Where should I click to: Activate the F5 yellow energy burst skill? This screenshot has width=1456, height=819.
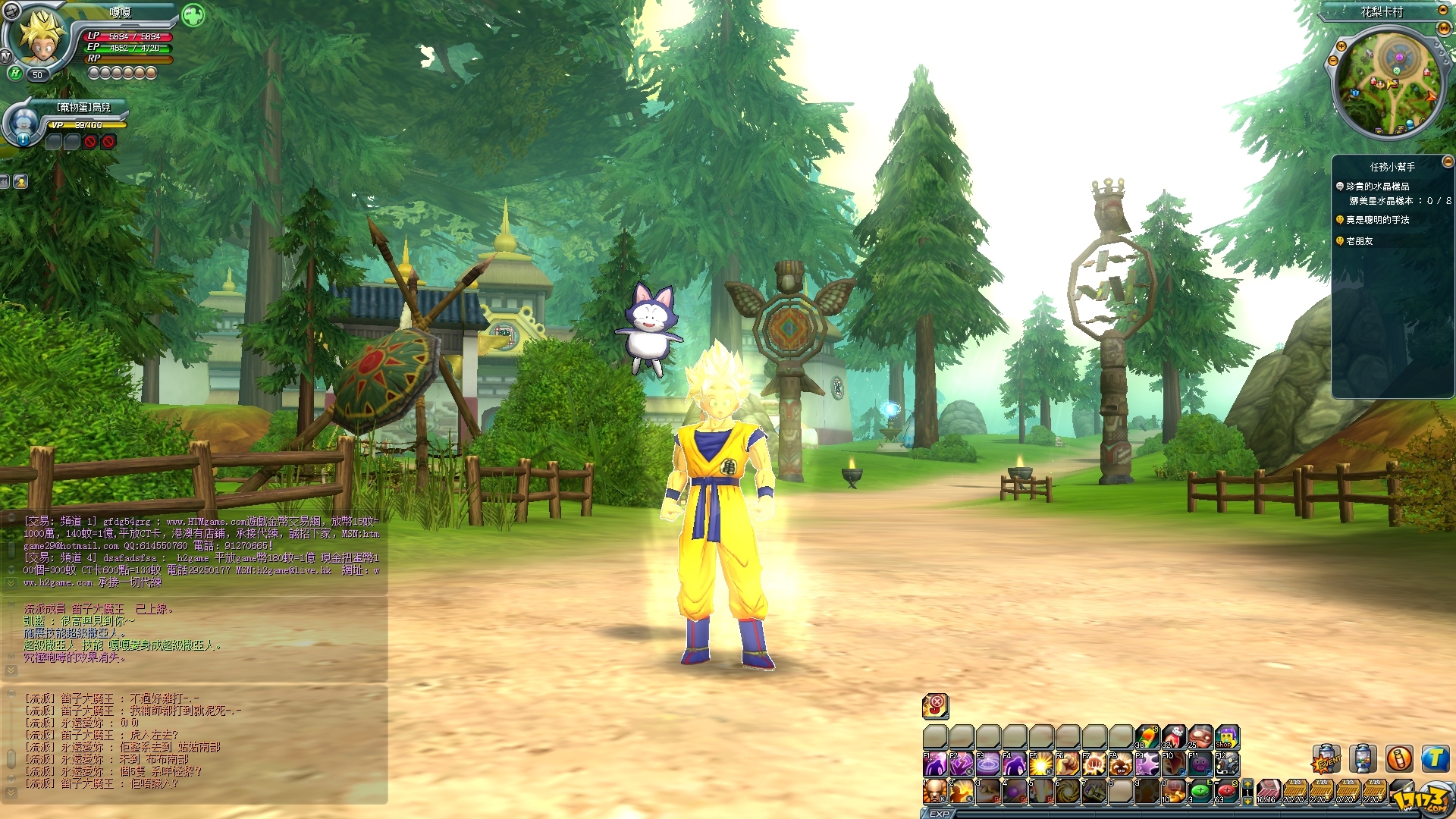pos(1040,764)
